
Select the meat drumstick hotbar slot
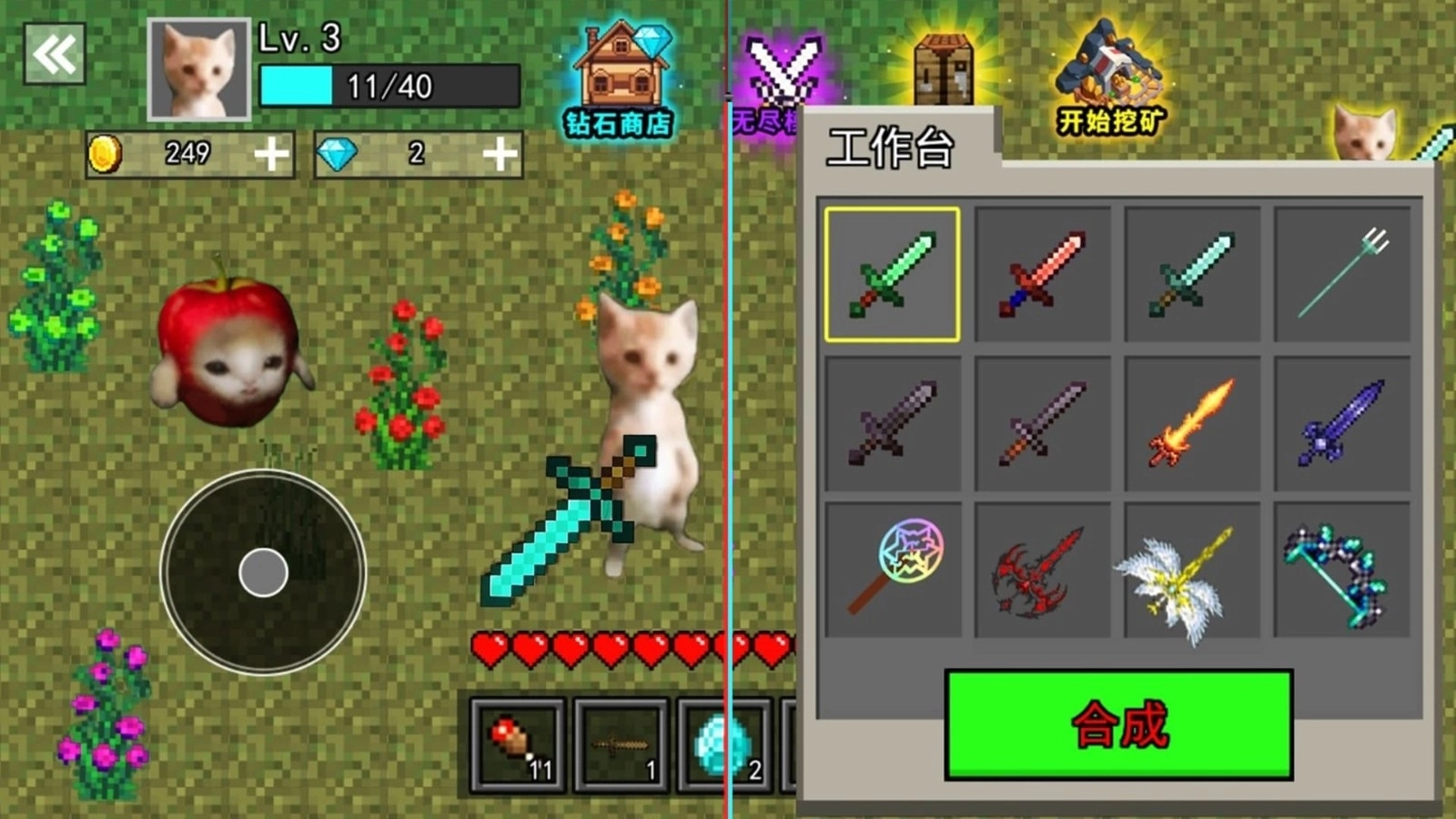click(x=518, y=745)
